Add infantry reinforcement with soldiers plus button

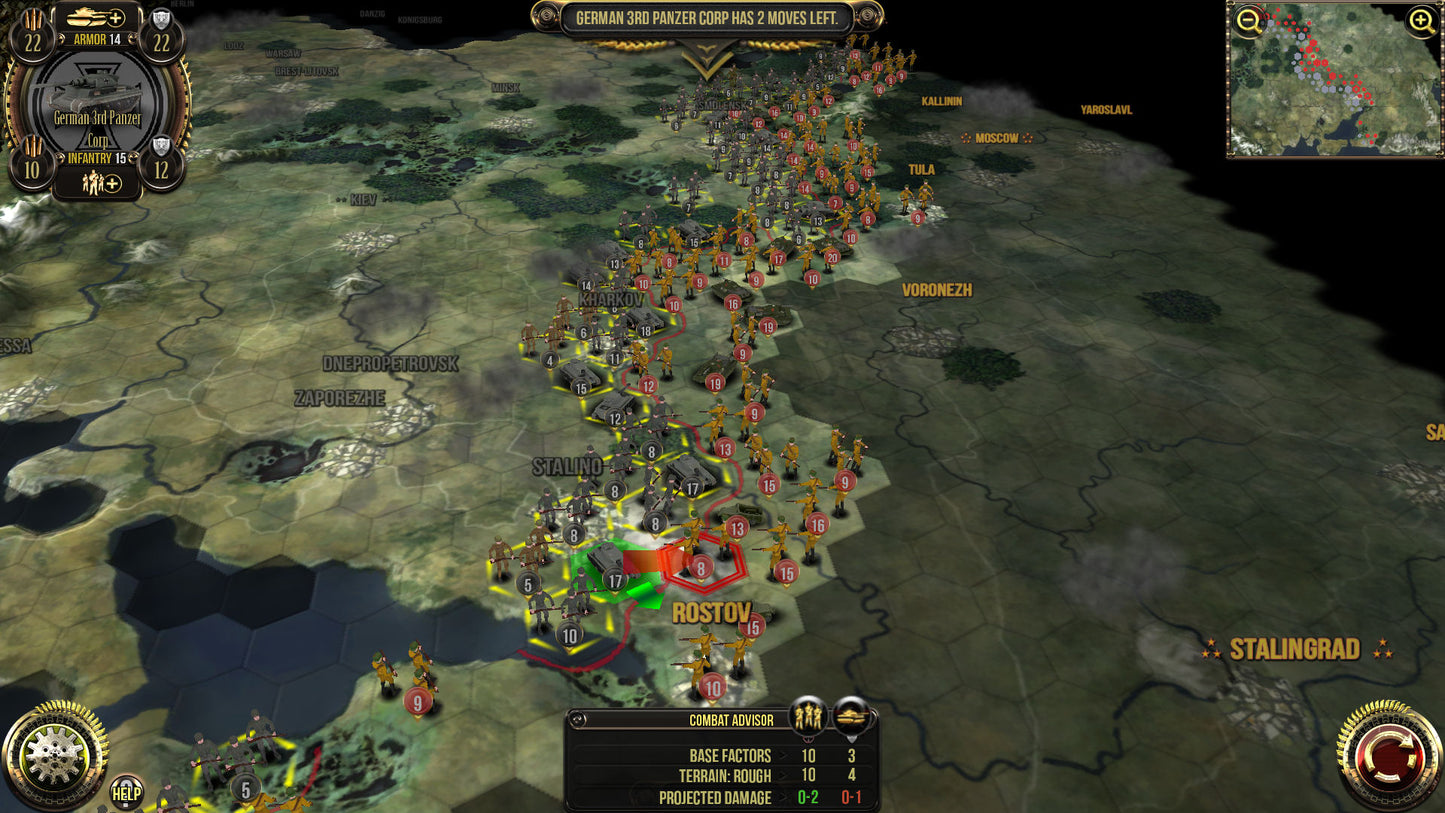click(99, 182)
